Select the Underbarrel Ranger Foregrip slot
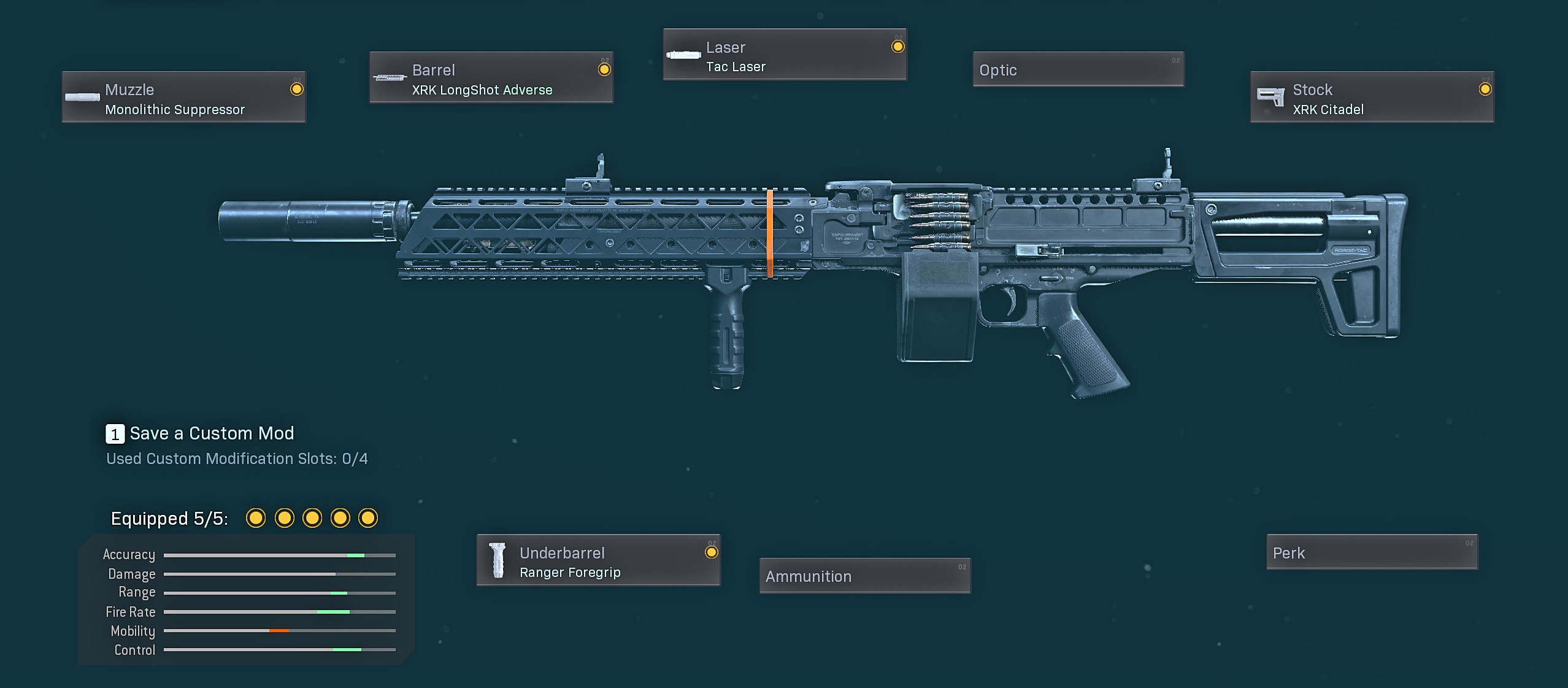 (x=598, y=560)
